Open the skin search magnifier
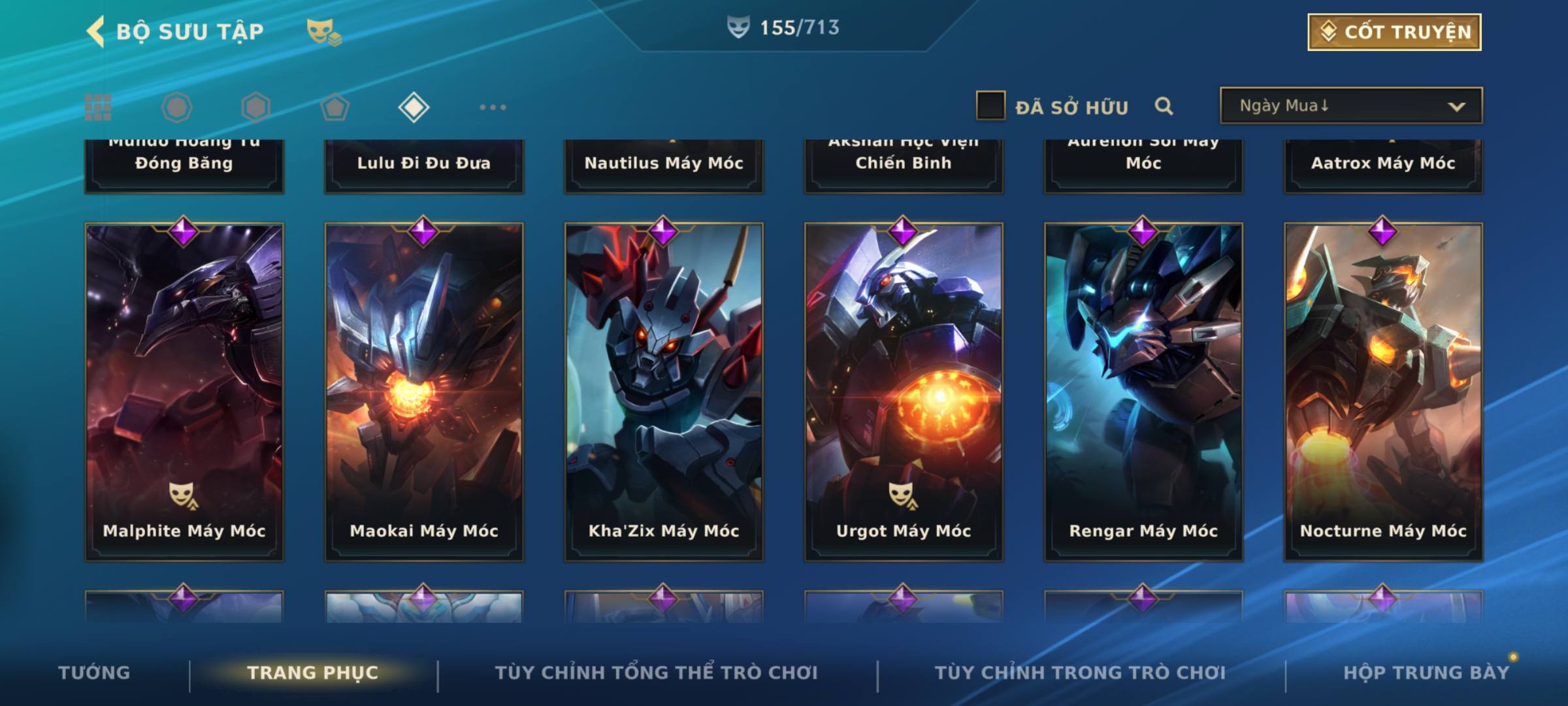The width and height of the screenshot is (1568, 706). click(1164, 106)
